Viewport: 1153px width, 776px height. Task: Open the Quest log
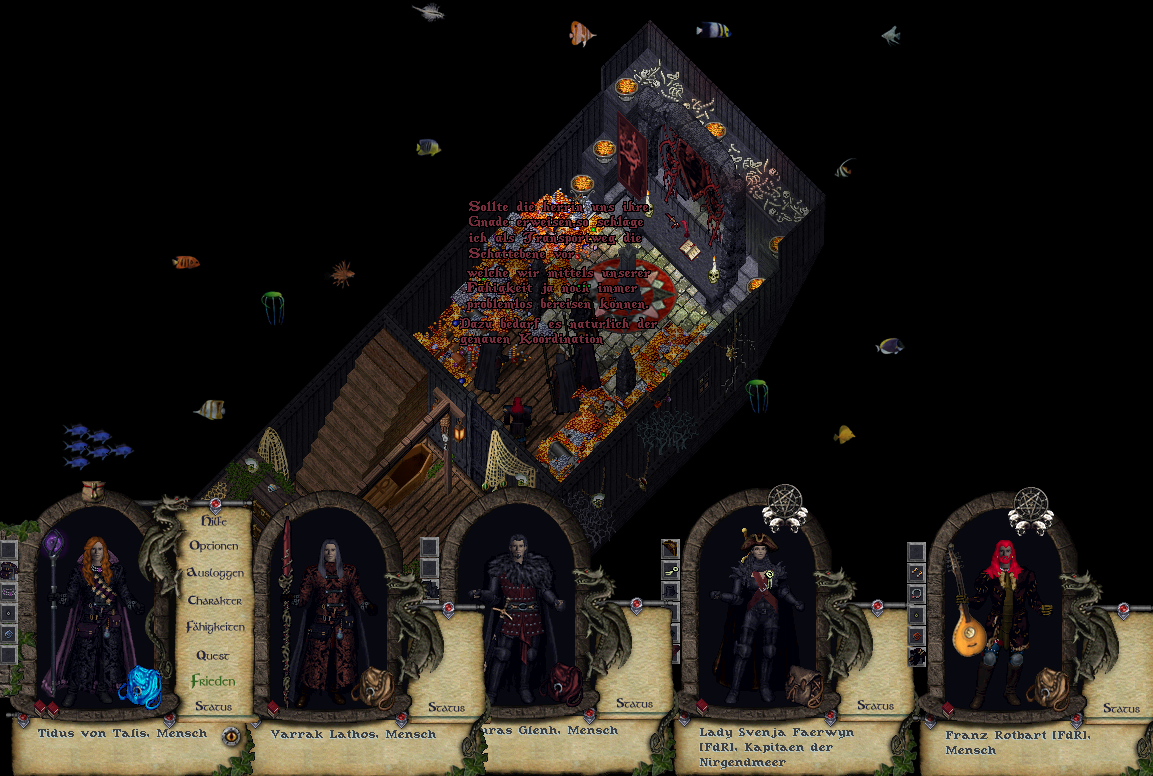tap(213, 655)
